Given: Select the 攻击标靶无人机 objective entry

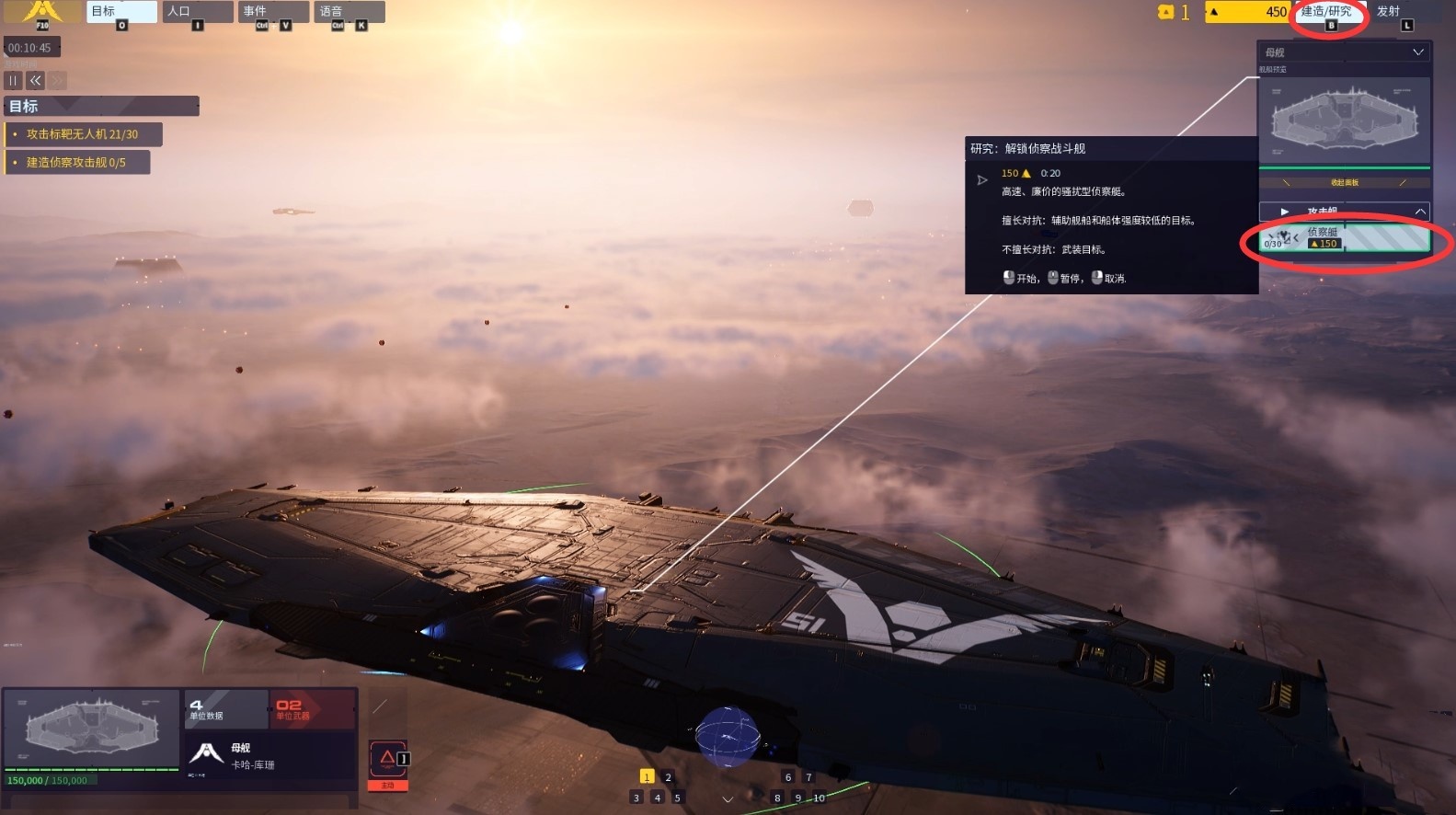Looking at the screenshot, I should point(83,134).
